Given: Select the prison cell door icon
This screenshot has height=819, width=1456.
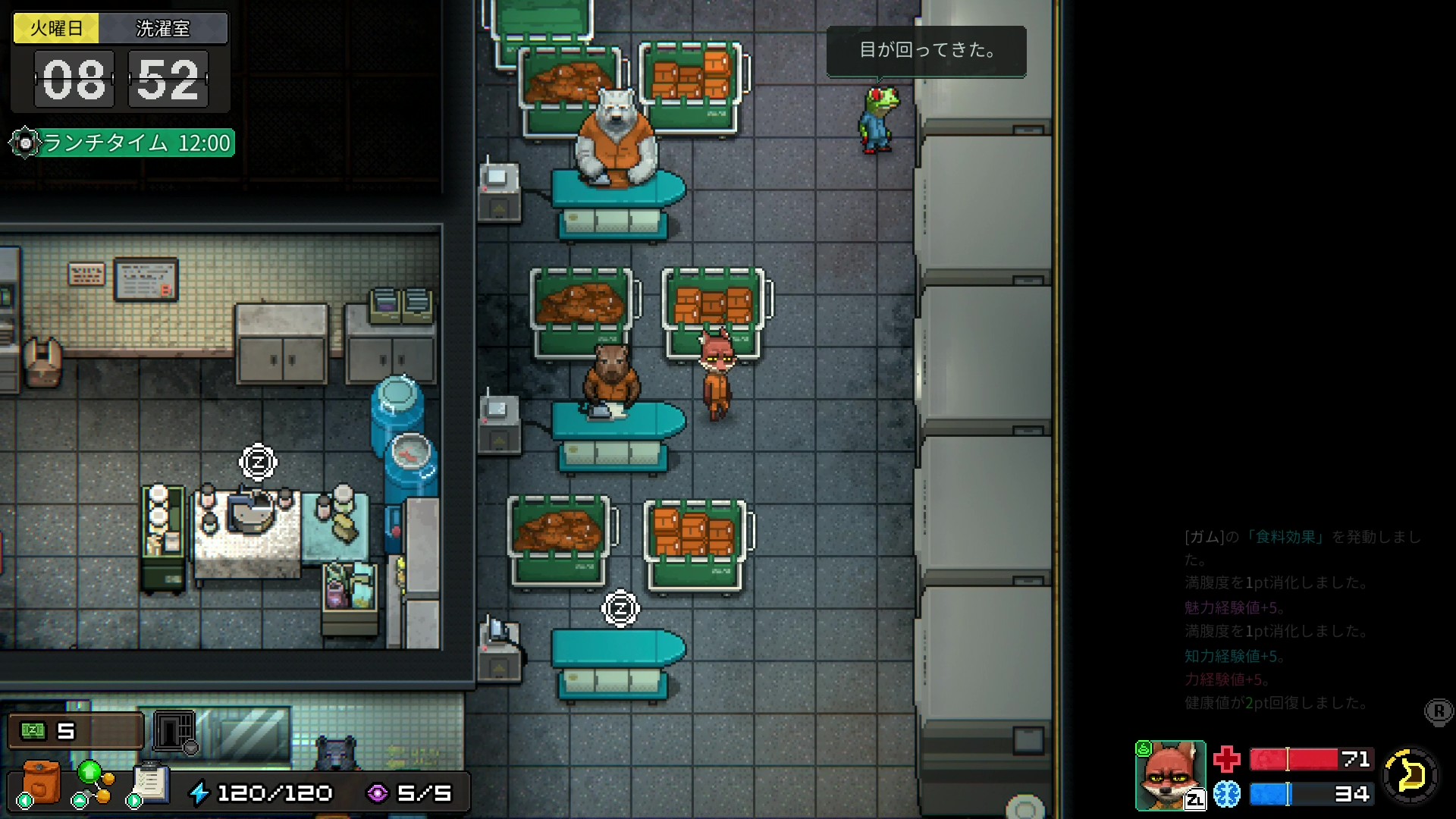Looking at the screenshot, I should [174, 731].
